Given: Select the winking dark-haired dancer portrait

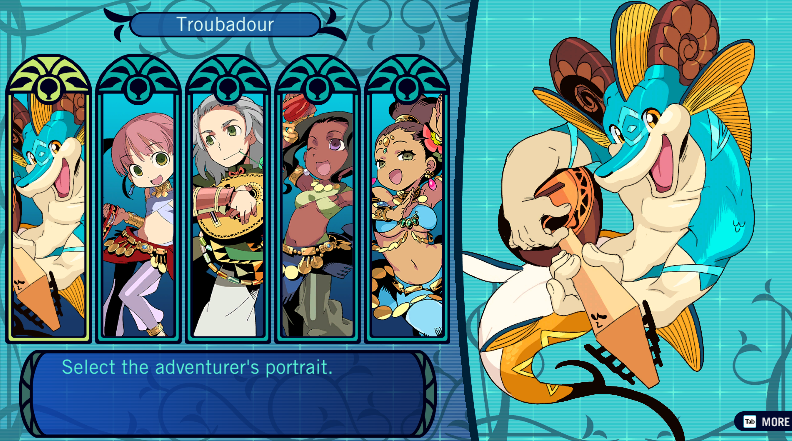Looking at the screenshot, I should (x=317, y=215).
